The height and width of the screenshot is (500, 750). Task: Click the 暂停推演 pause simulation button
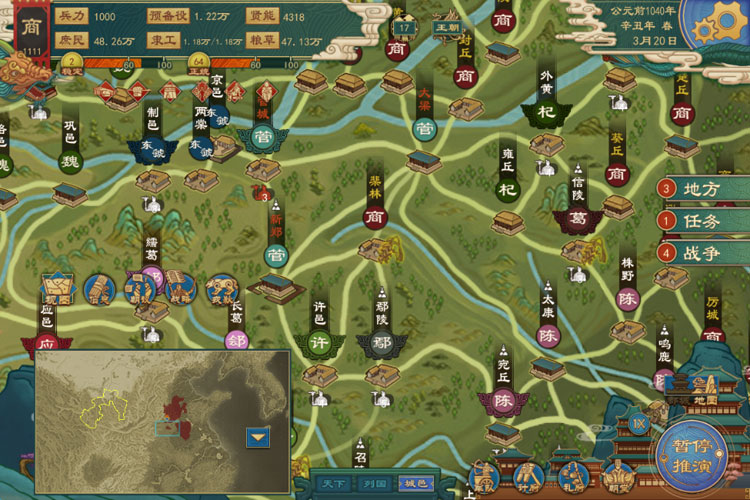pyautogui.click(x=697, y=451)
